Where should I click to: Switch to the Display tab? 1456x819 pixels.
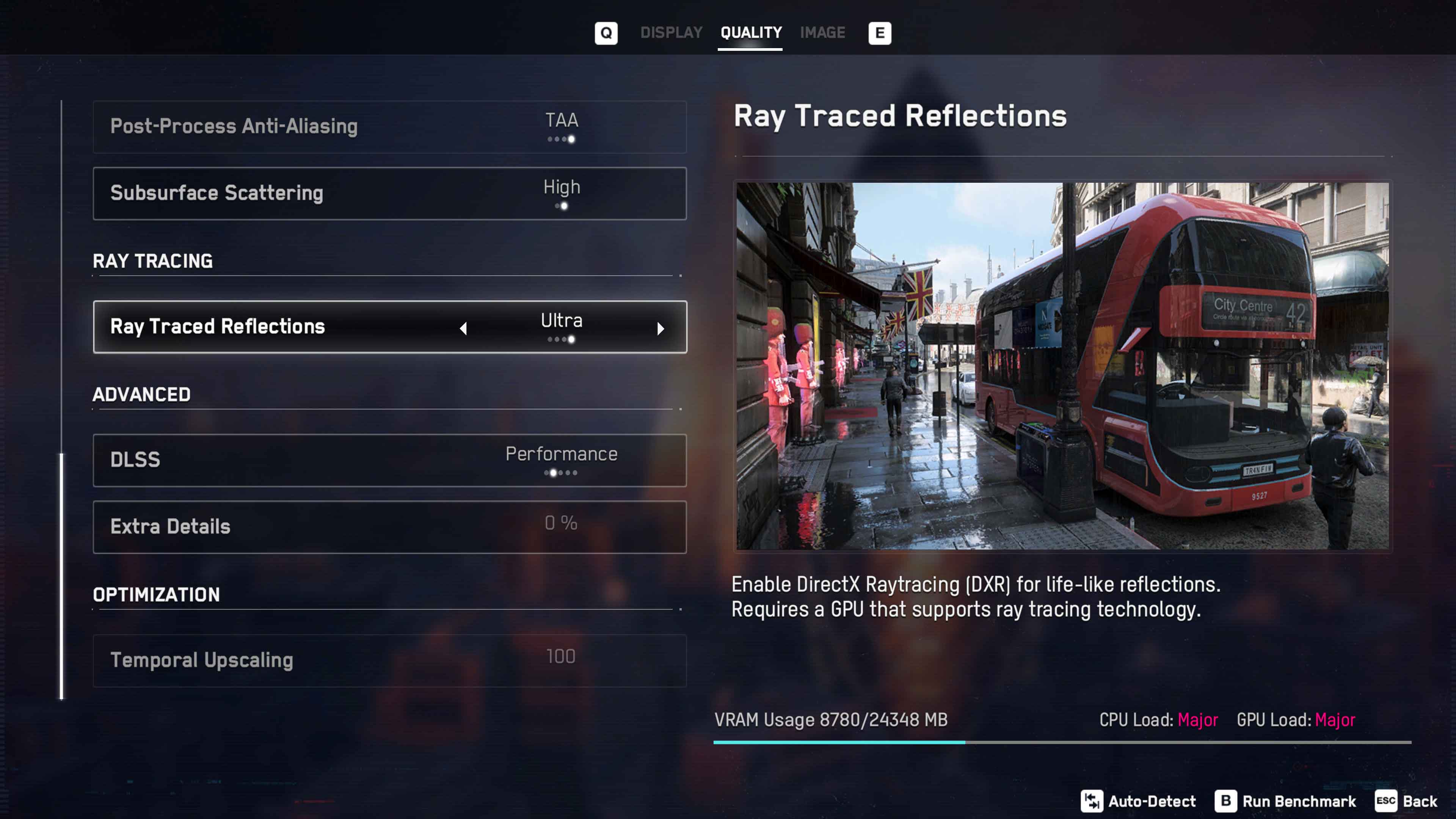click(x=671, y=33)
